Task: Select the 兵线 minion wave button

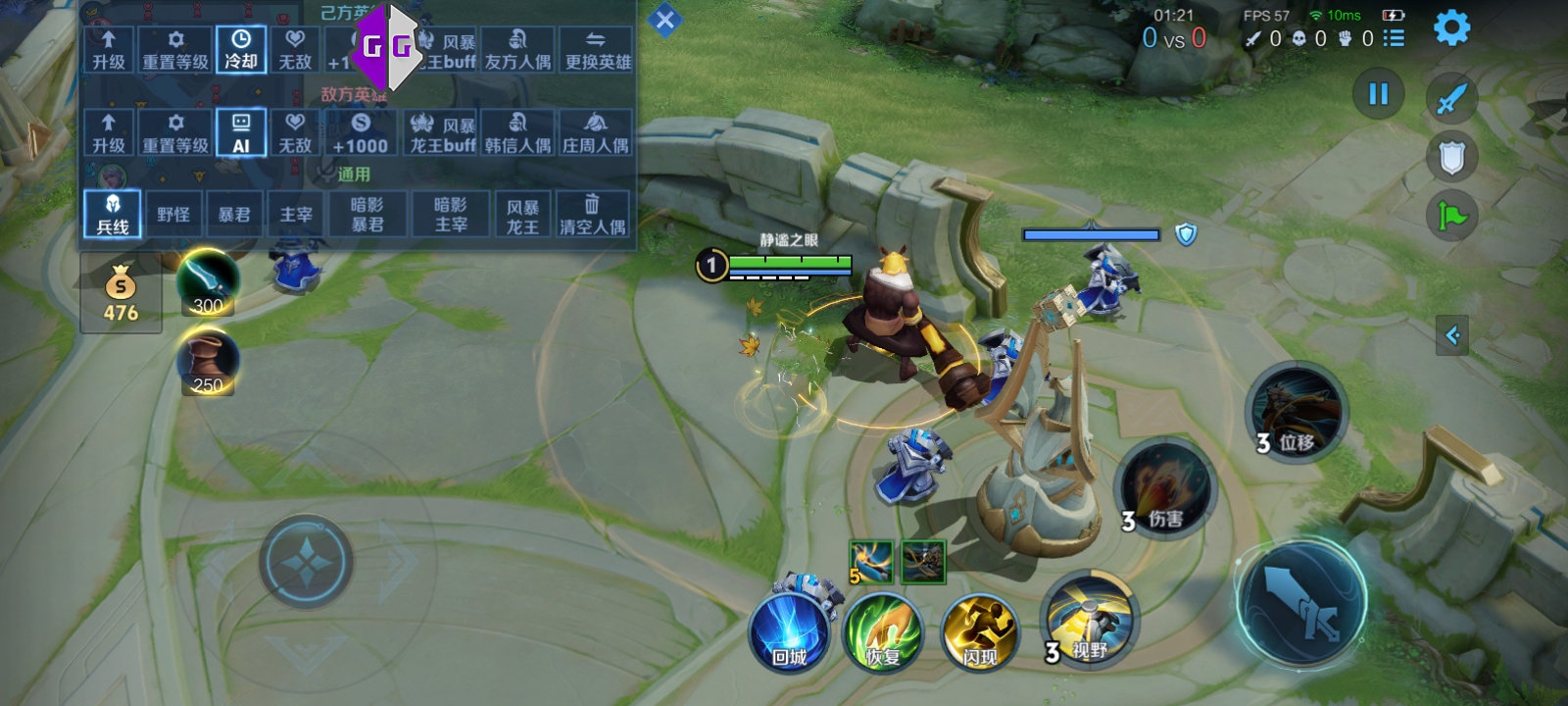Action: [x=113, y=214]
